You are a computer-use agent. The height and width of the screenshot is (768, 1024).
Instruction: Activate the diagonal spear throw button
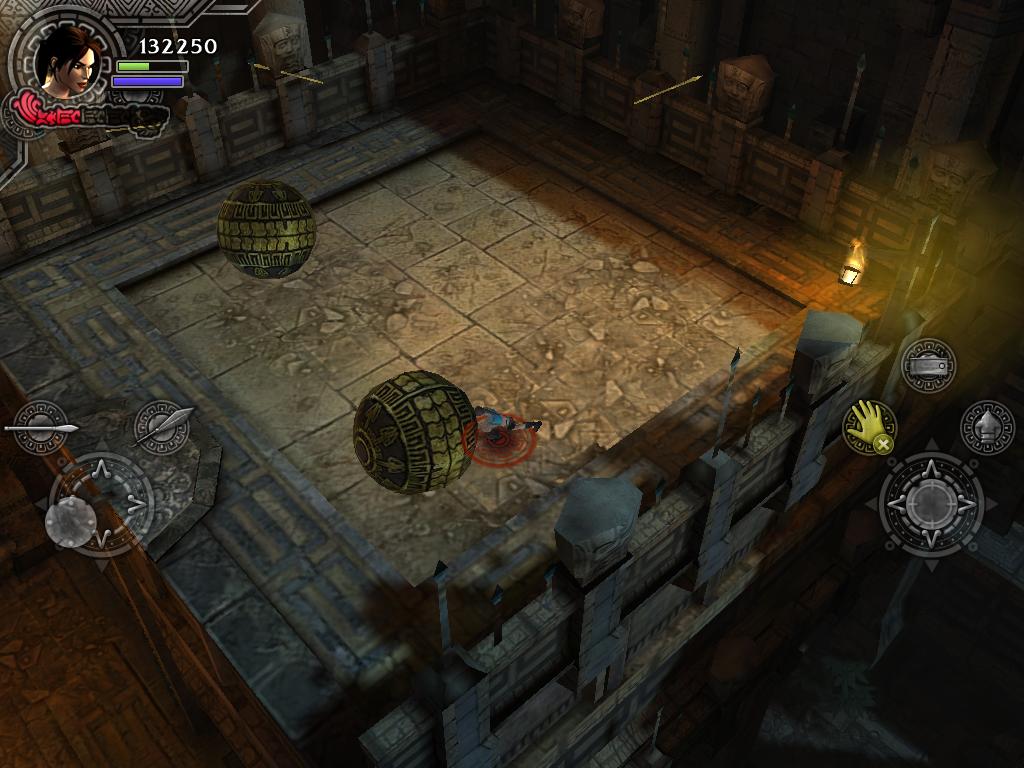coord(162,427)
